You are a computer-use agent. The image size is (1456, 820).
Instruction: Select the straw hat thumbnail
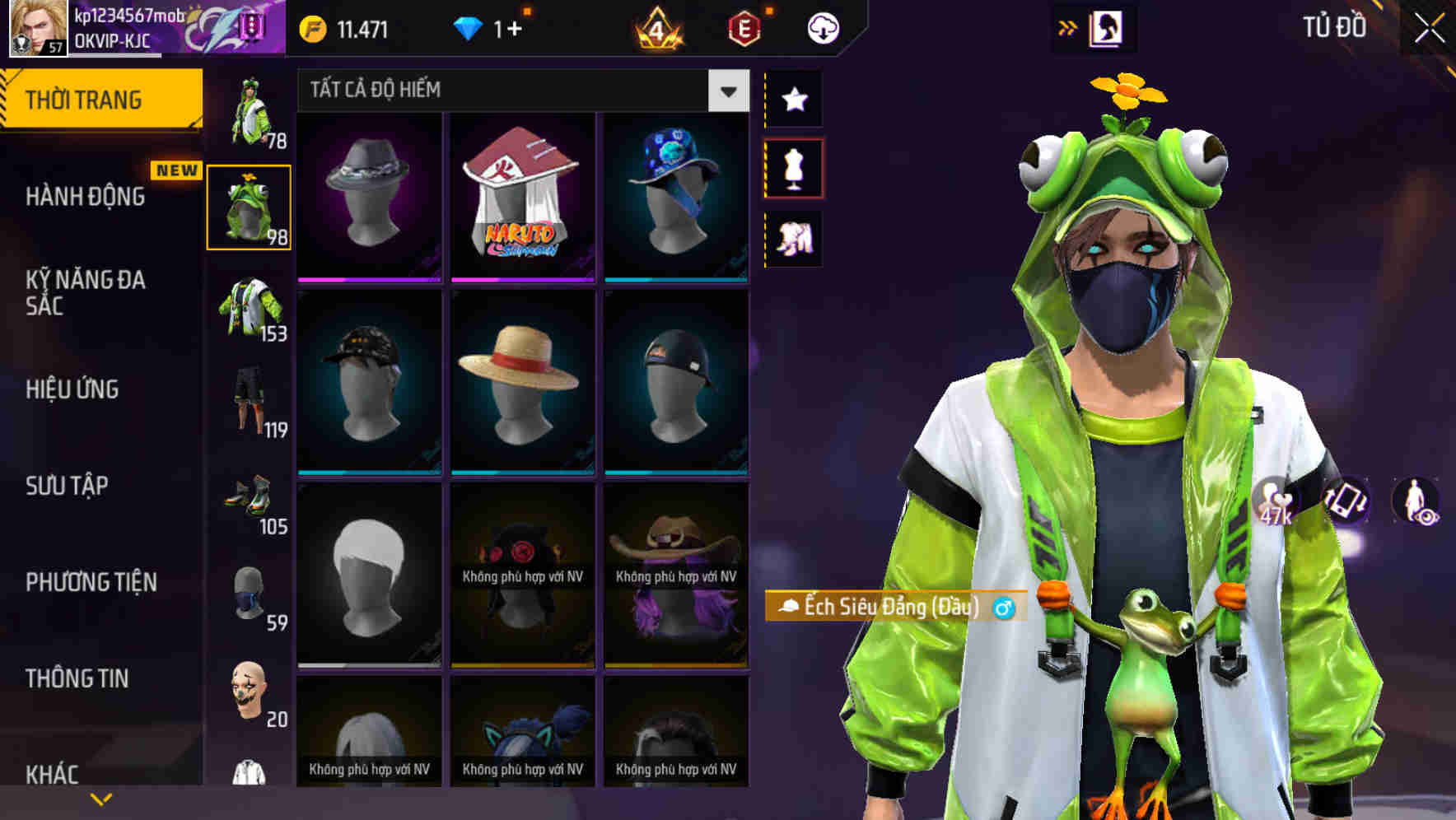tap(523, 380)
